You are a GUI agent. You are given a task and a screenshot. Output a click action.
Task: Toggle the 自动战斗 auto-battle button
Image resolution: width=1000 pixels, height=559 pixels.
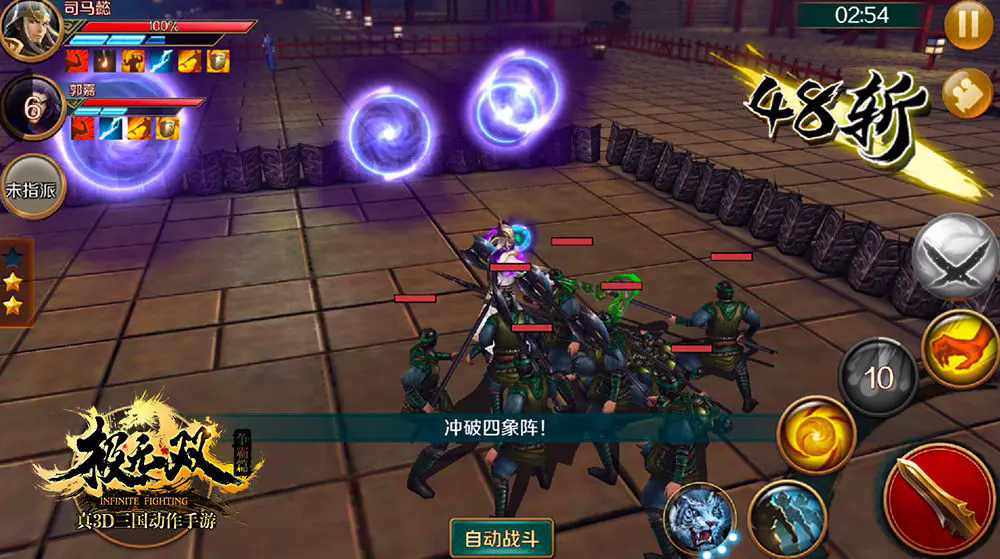pos(501,539)
